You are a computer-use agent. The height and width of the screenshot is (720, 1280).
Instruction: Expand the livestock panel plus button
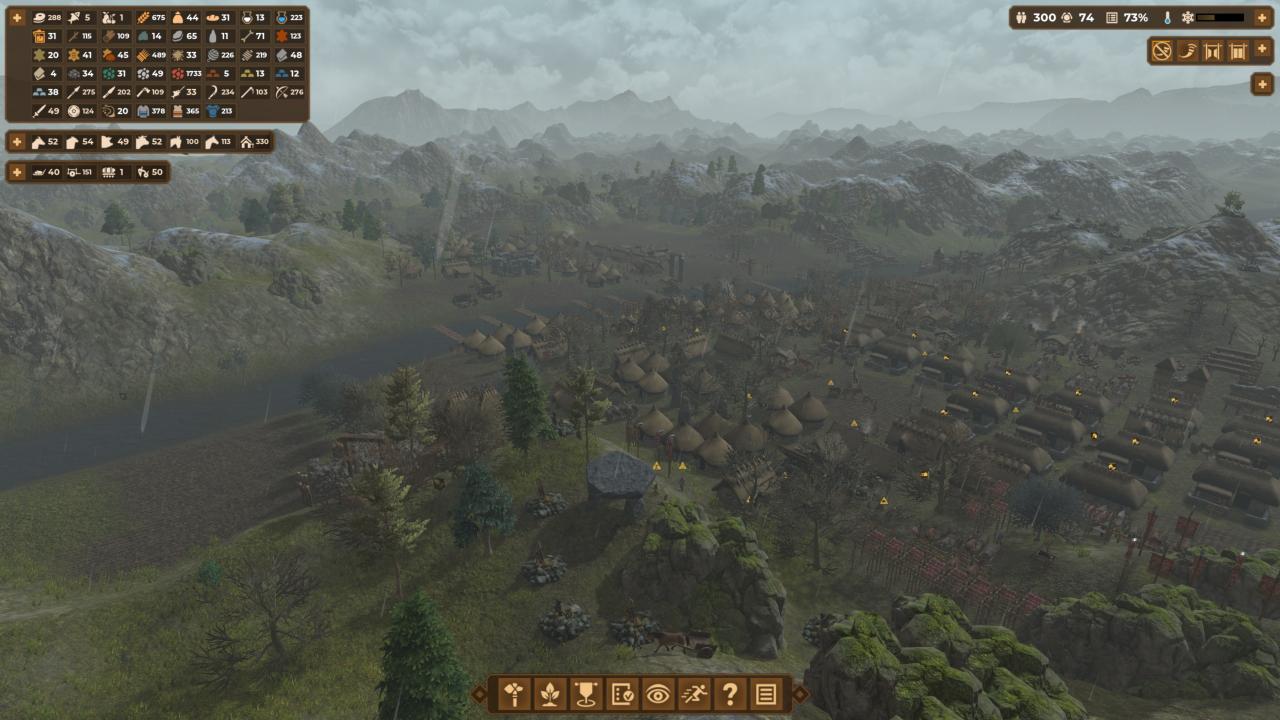pyautogui.click(x=17, y=142)
